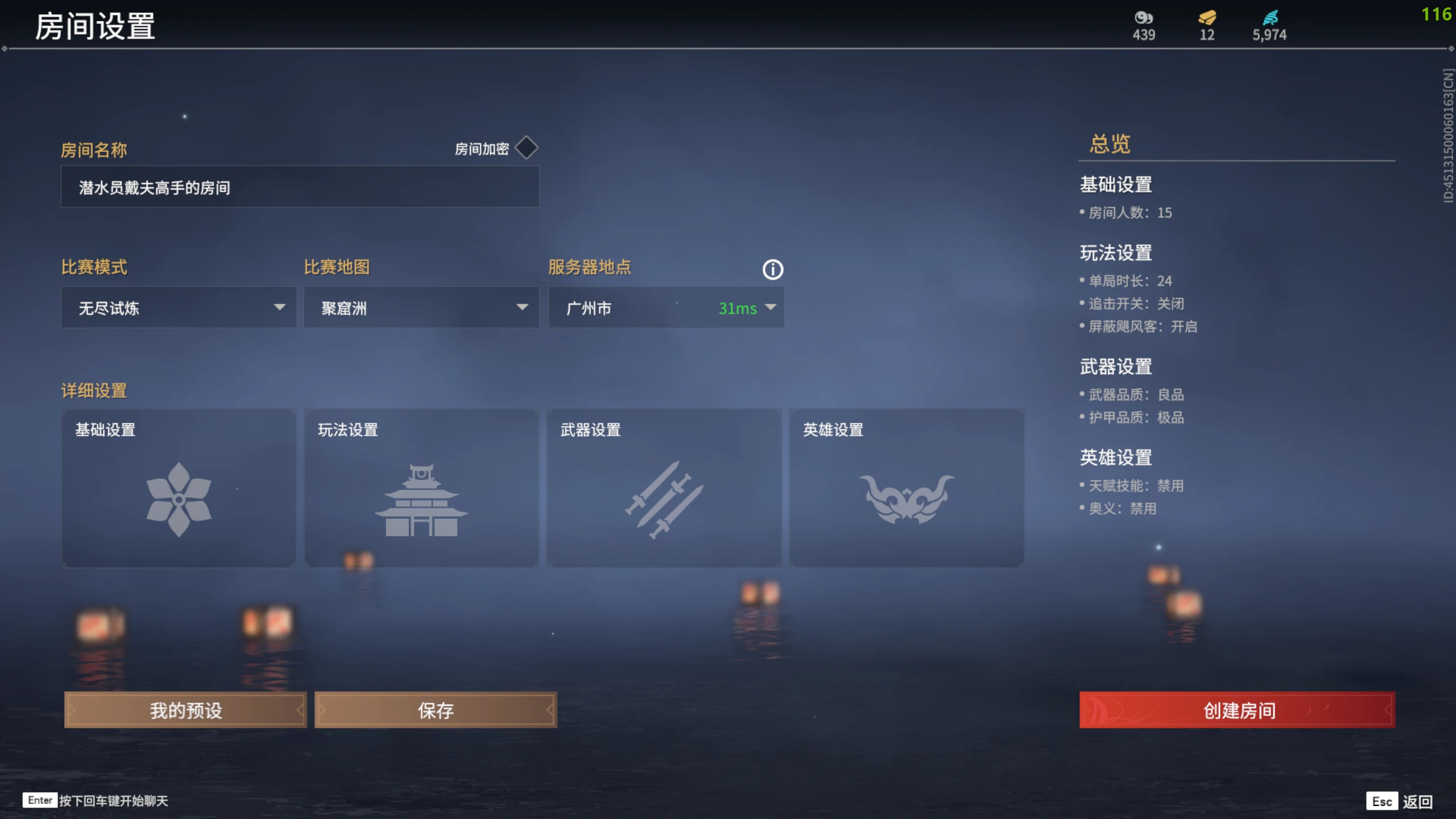Click the room name input field
1456x819 pixels.
[x=300, y=187]
